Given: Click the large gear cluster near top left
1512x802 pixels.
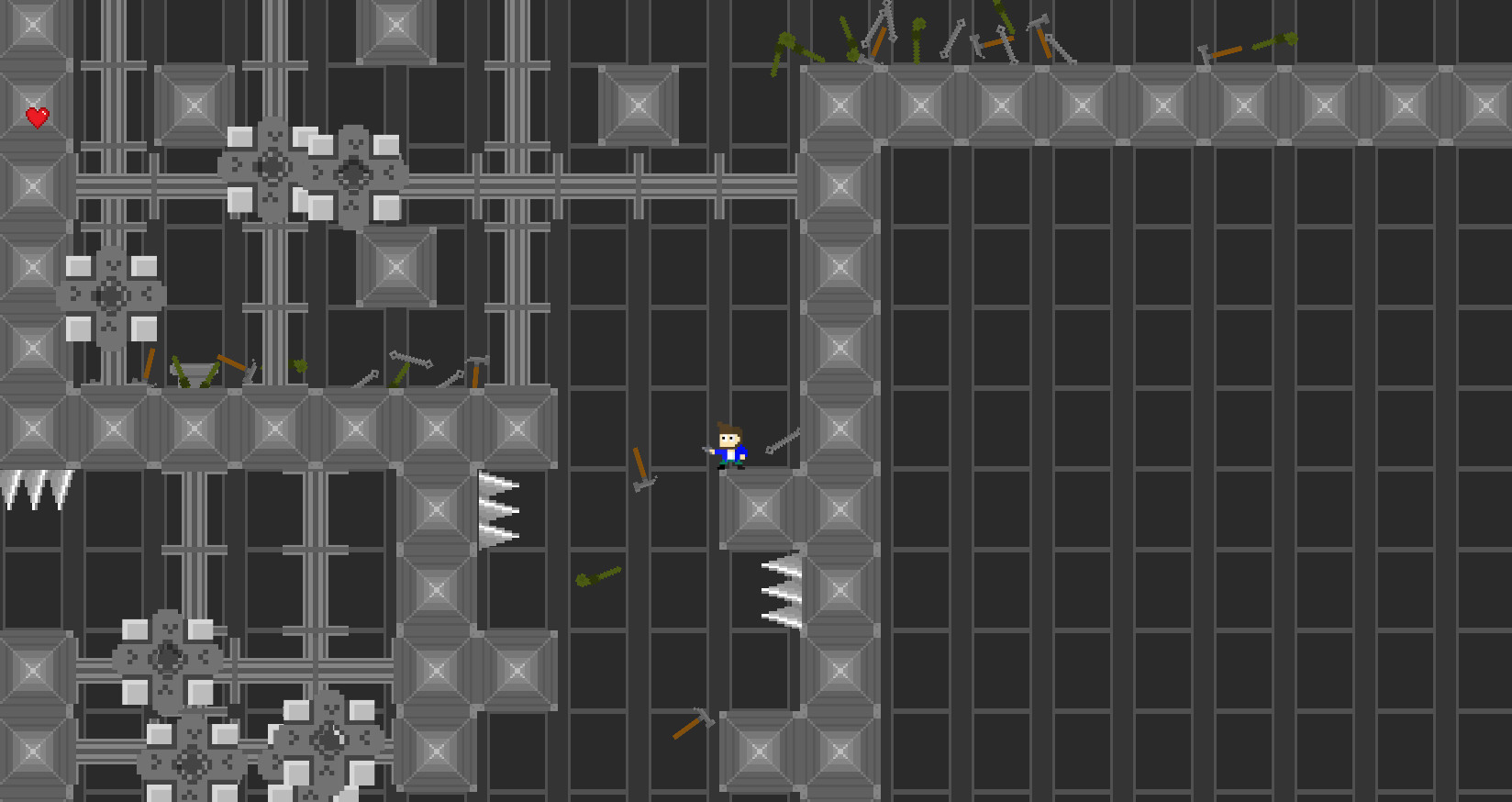Looking at the screenshot, I should (312, 174).
